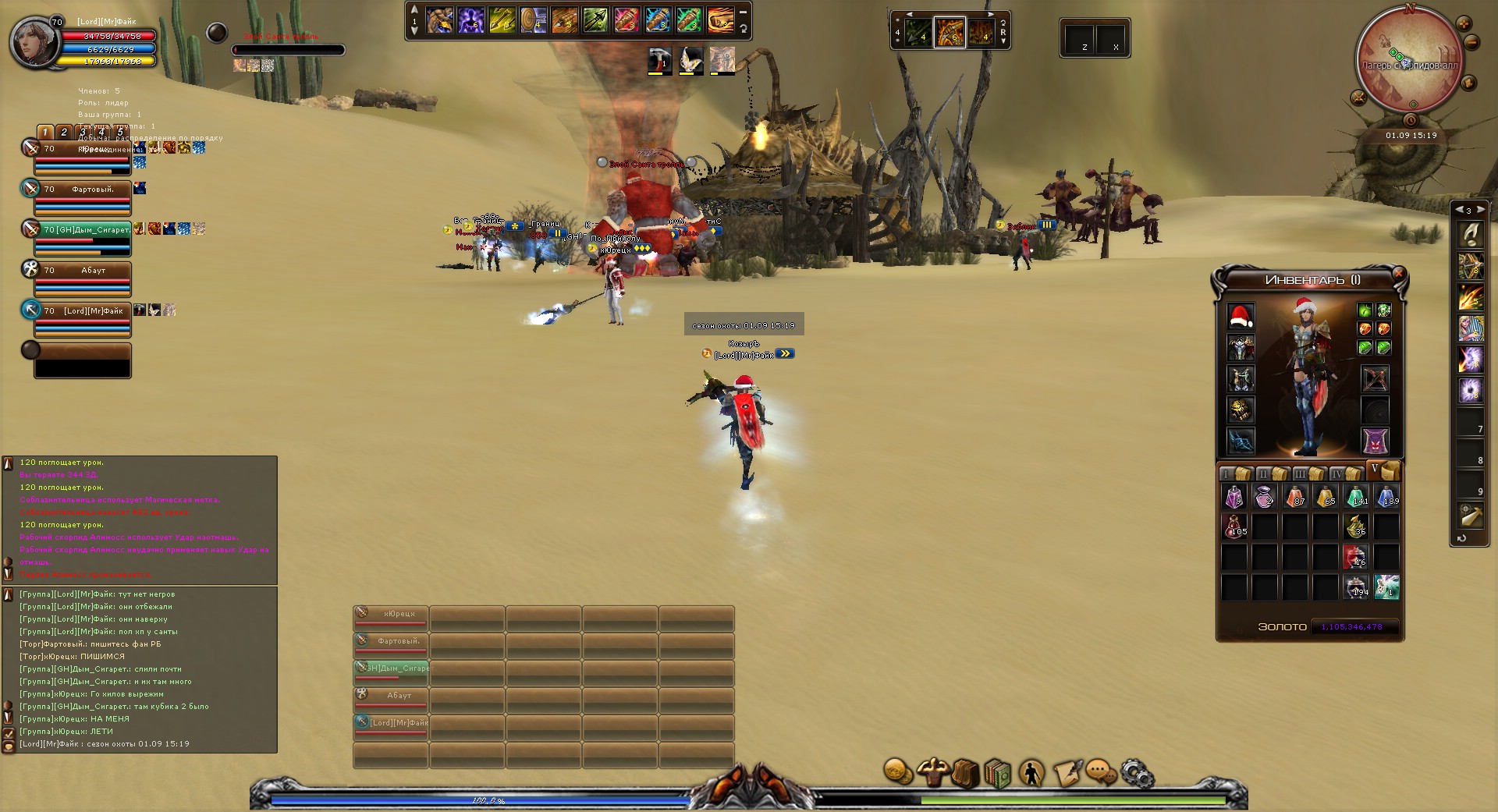The image size is (1498, 812).
Task: Close the Inventory window
Action: (x=1398, y=273)
